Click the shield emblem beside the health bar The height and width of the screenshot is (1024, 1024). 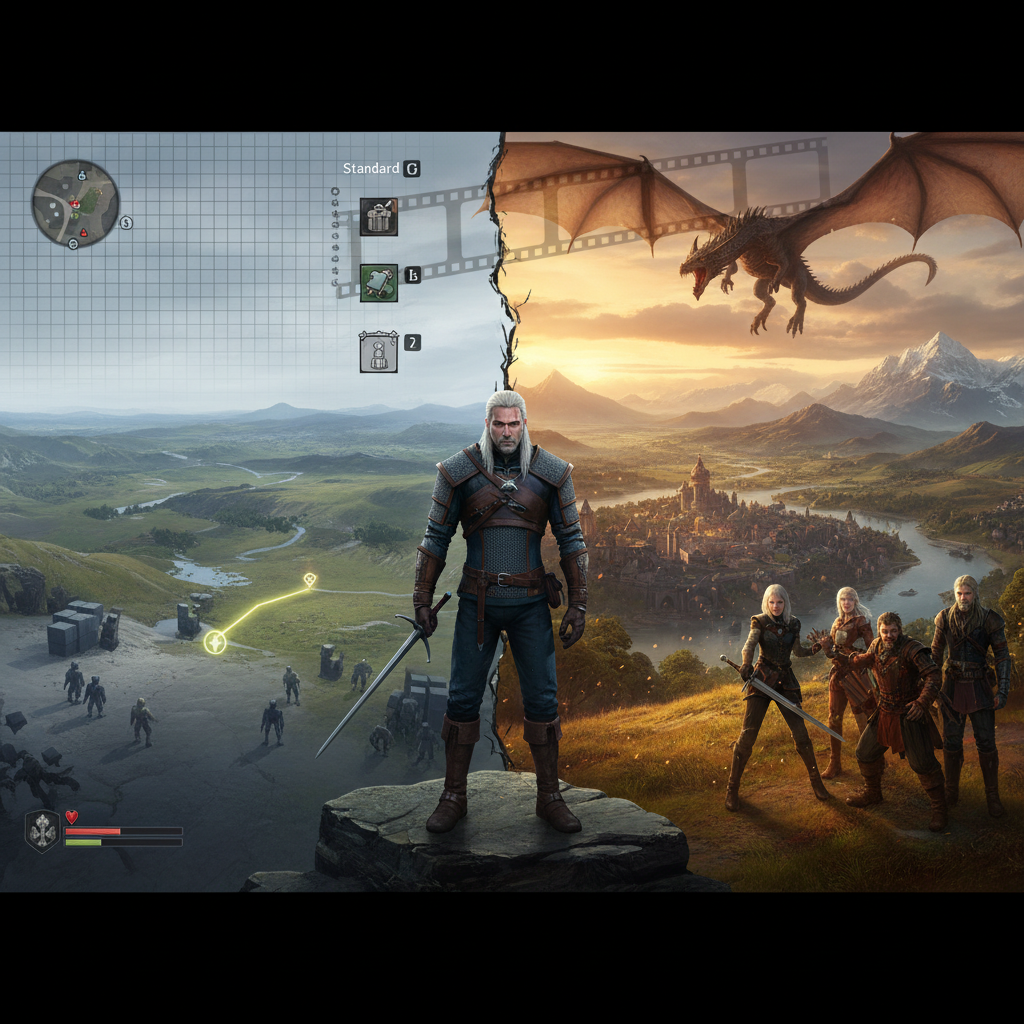41,831
